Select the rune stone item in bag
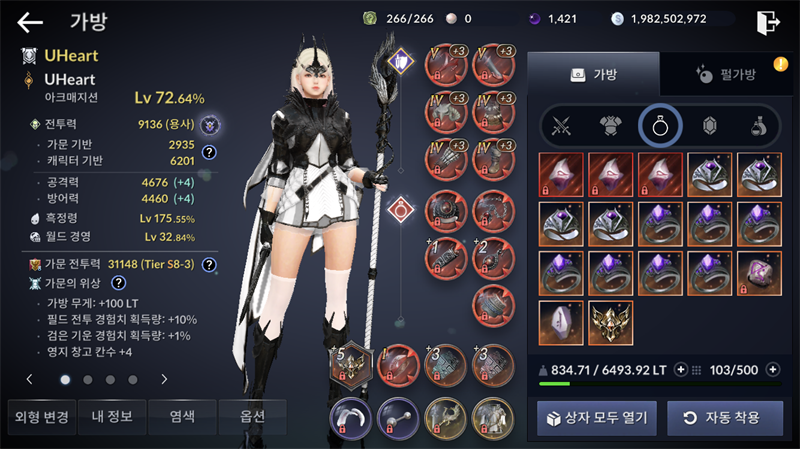 (x=563, y=322)
